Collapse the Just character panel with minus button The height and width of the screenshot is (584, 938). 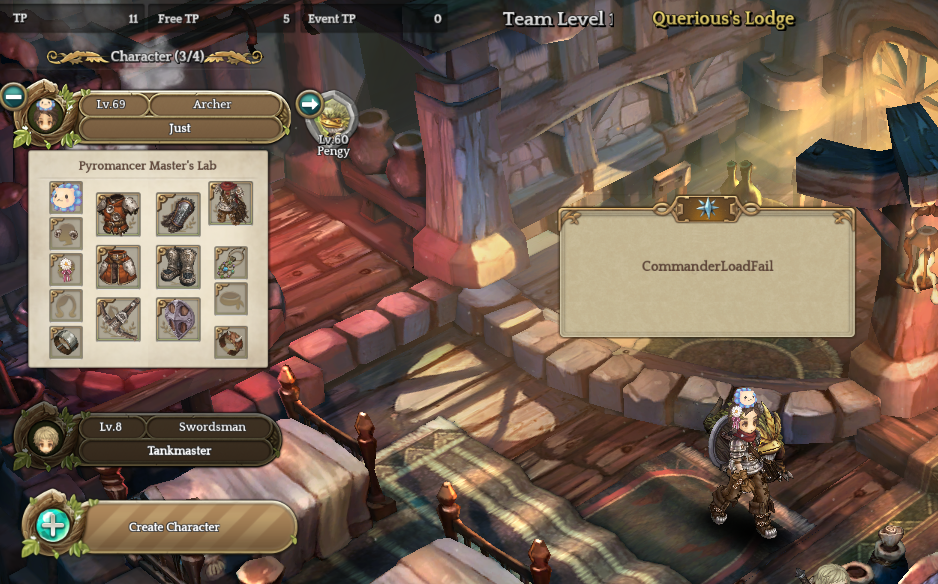[13, 97]
